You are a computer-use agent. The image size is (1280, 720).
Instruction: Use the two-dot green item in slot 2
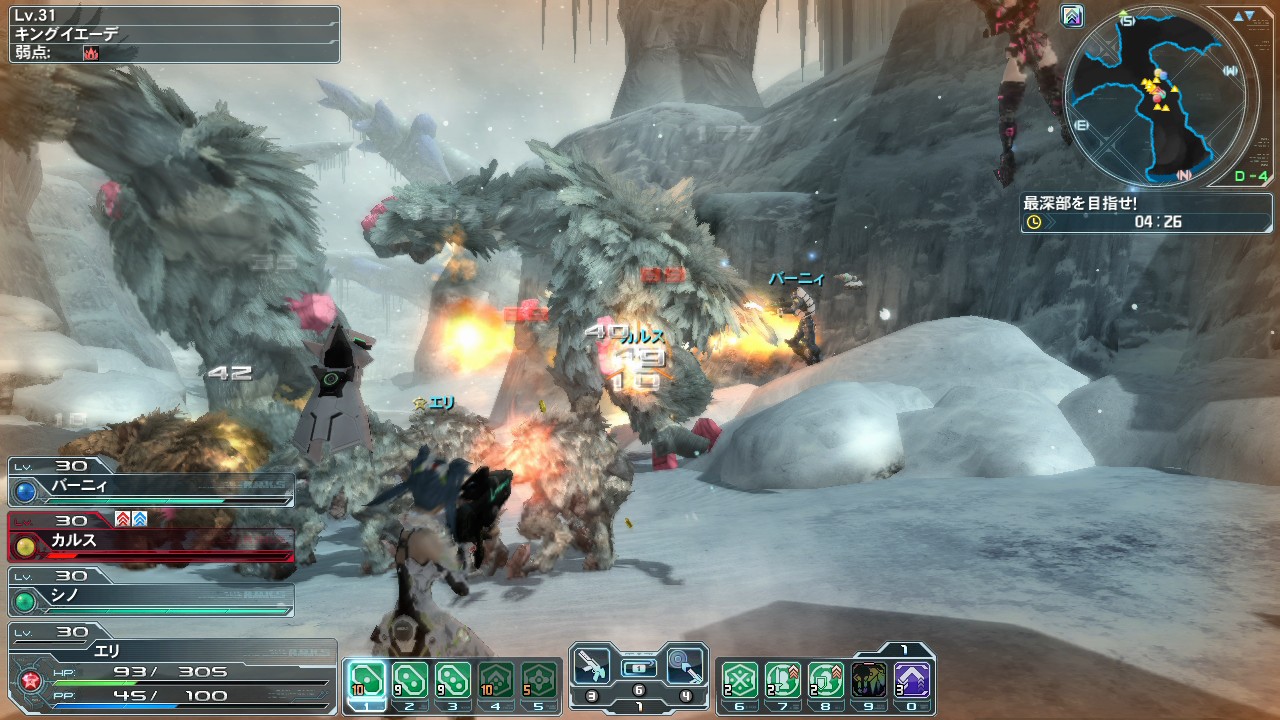409,681
